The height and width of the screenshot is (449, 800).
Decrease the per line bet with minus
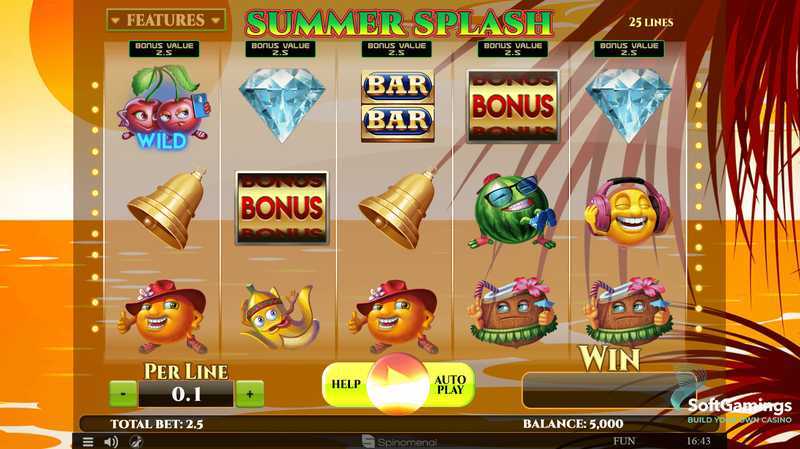(x=123, y=393)
